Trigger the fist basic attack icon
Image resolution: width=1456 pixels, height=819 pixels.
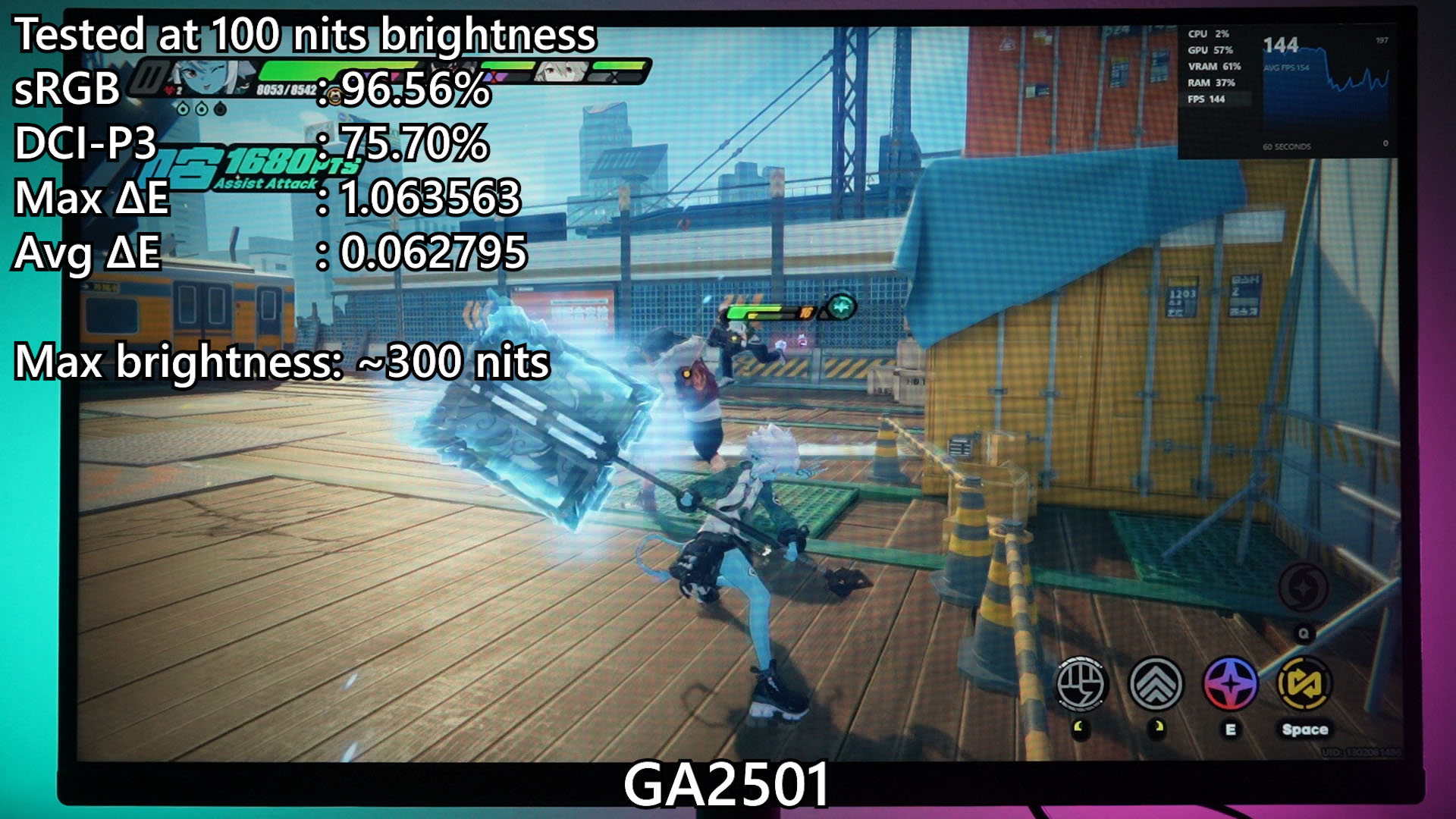[1082, 682]
